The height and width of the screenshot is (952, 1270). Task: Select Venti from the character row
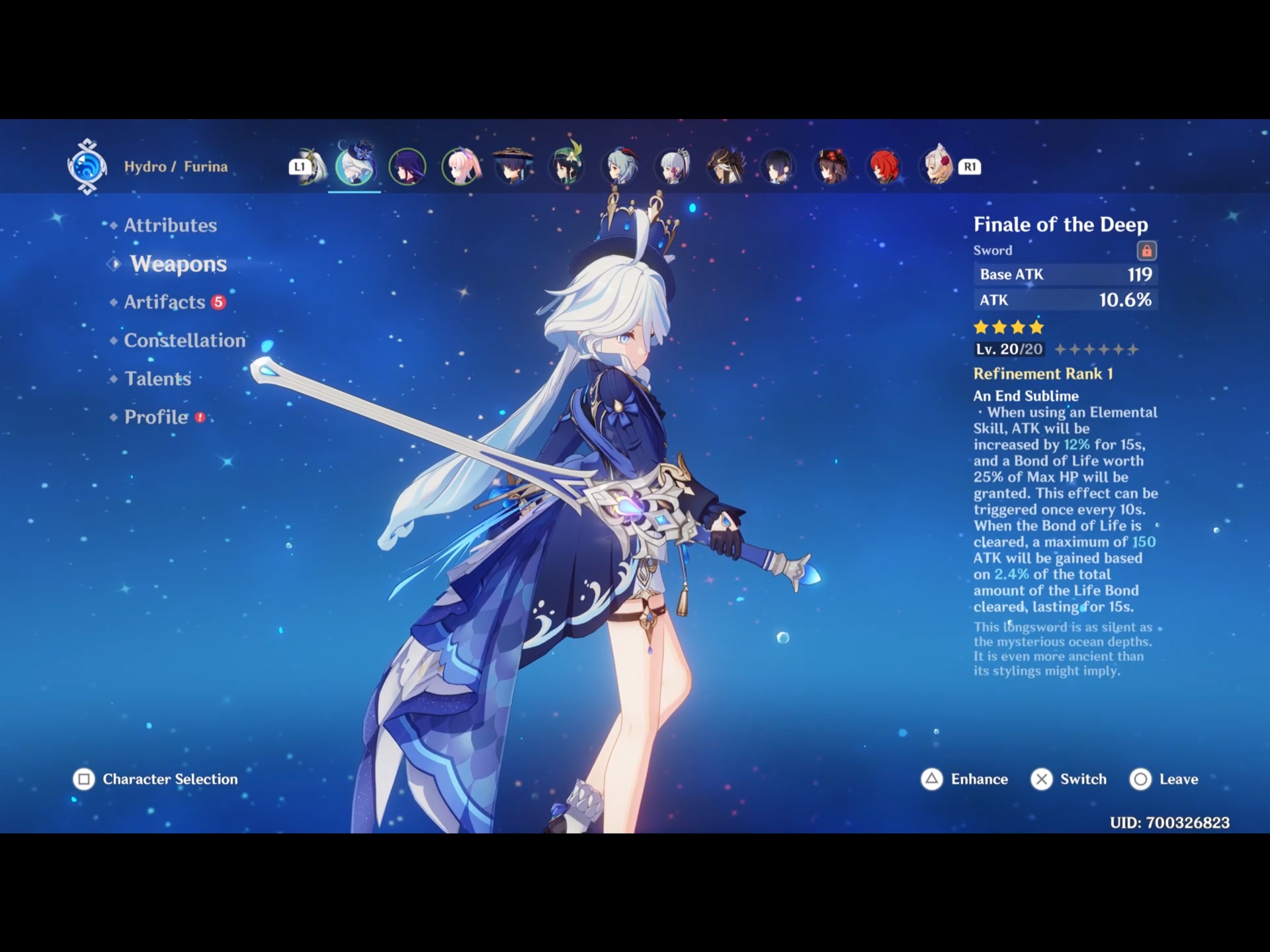pyautogui.click(x=566, y=167)
